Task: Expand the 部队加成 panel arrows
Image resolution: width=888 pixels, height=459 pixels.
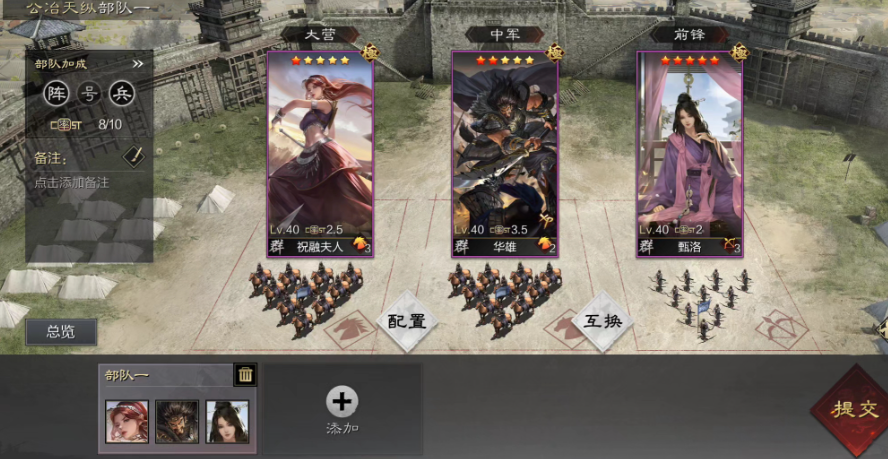Action: [138, 64]
